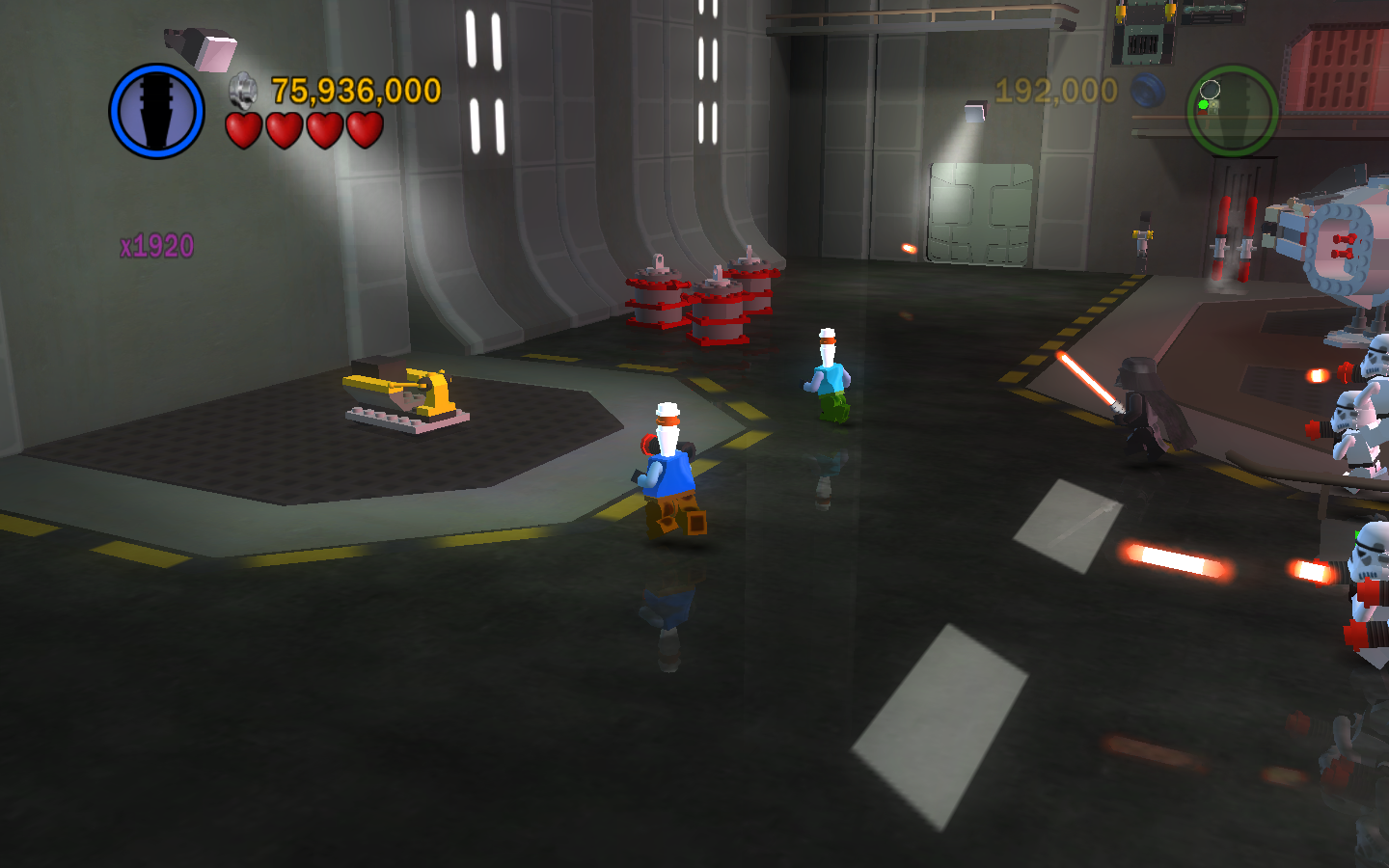Viewport: 1389px width, 868px height.
Task: Click the silver stud icon beside 75,936,000
Action: coord(243,91)
